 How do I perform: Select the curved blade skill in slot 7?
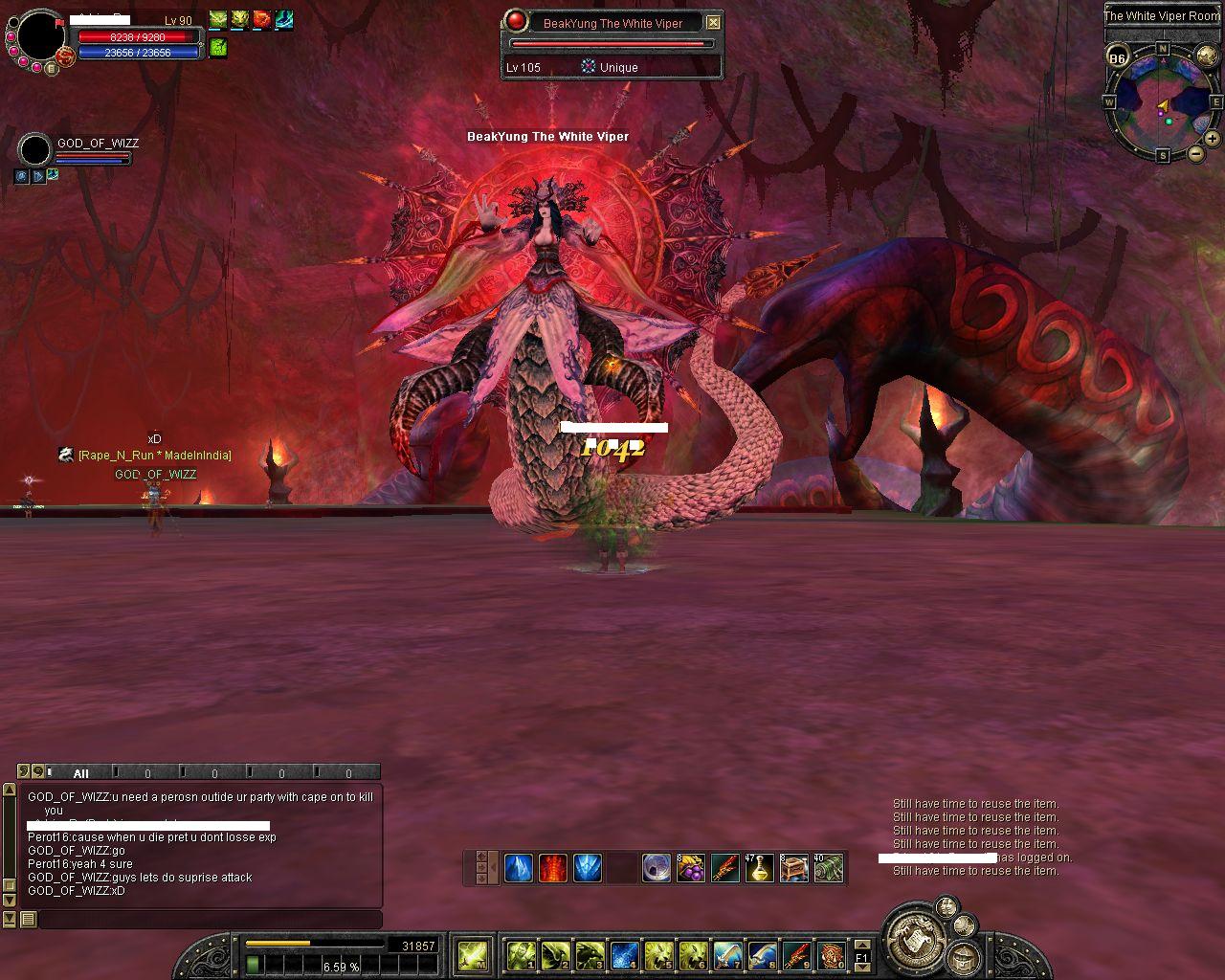[727, 954]
